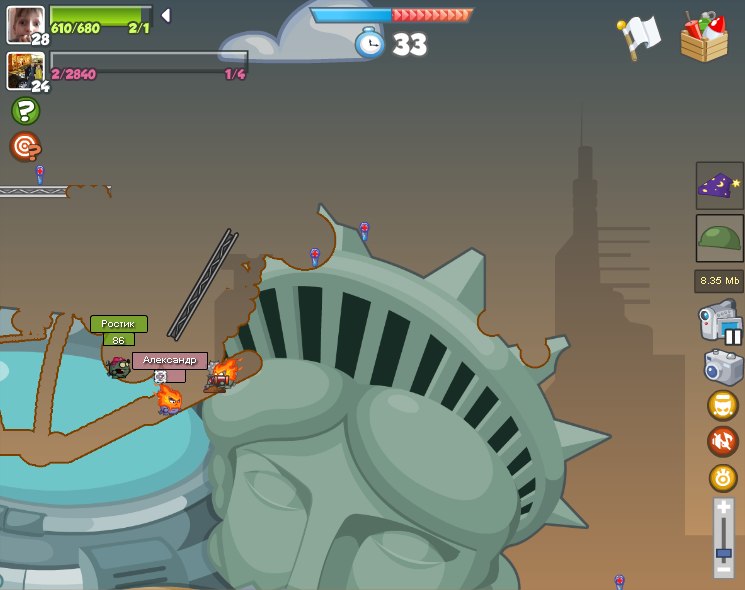745x590 pixels.
Task: Collapse team bars with the white arrow
Action: 166,16
